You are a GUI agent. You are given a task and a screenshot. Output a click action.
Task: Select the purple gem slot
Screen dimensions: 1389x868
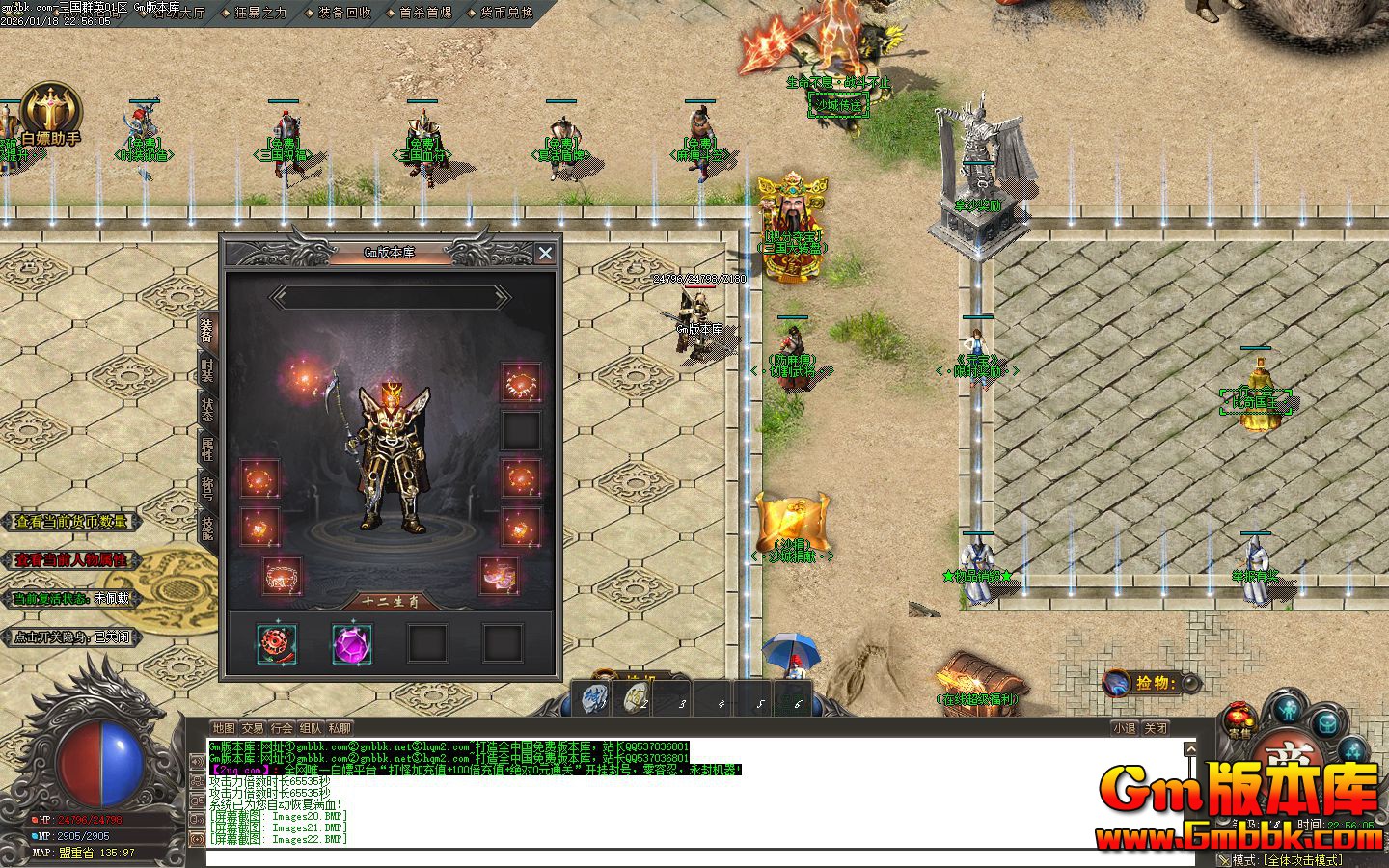(352, 643)
